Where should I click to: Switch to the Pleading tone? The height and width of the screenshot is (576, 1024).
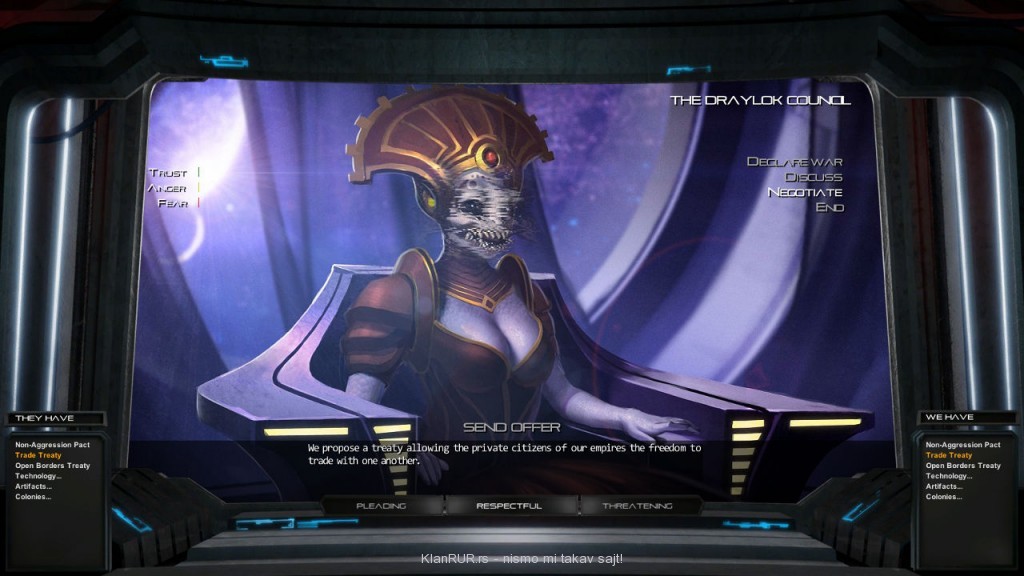(x=381, y=506)
